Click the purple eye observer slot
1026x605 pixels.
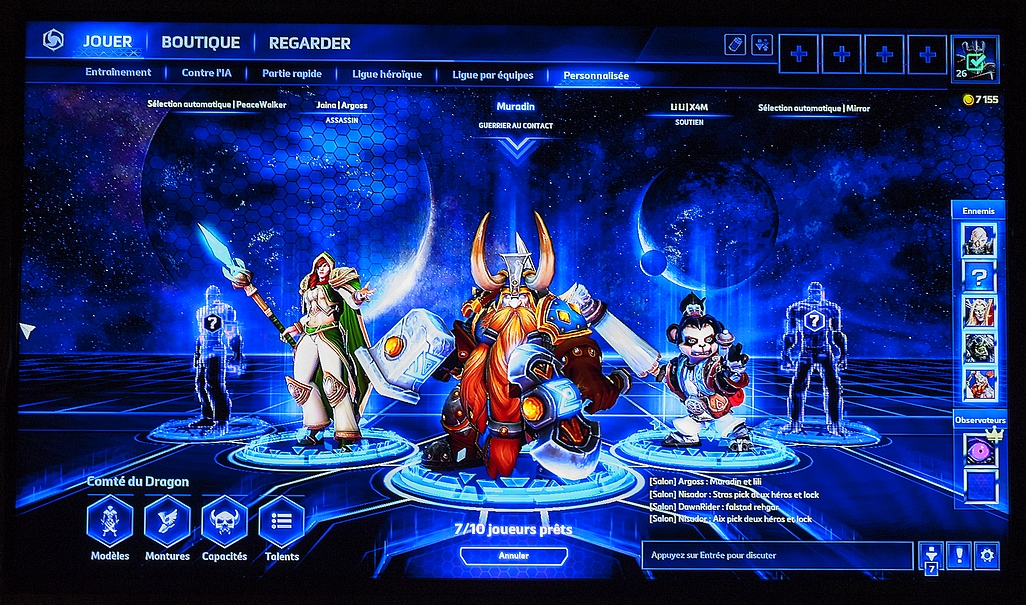click(980, 449)
